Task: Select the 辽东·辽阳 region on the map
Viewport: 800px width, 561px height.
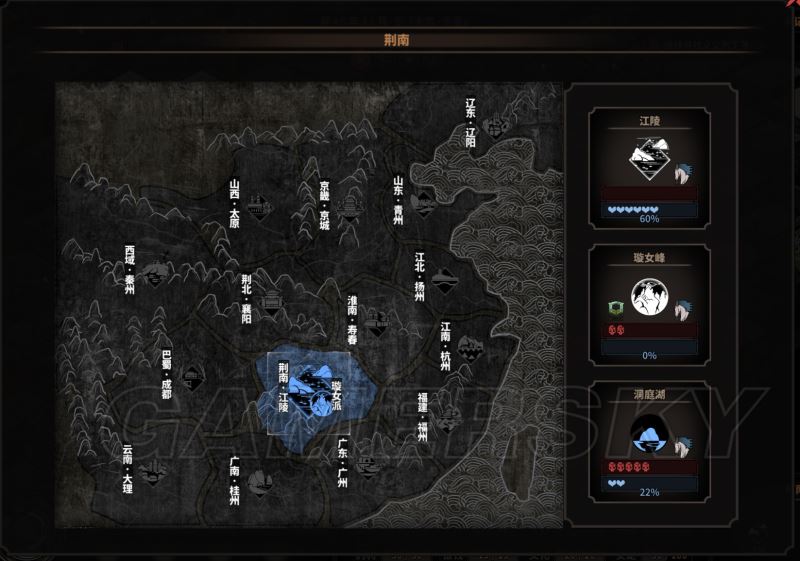Action: coord(492,127)
